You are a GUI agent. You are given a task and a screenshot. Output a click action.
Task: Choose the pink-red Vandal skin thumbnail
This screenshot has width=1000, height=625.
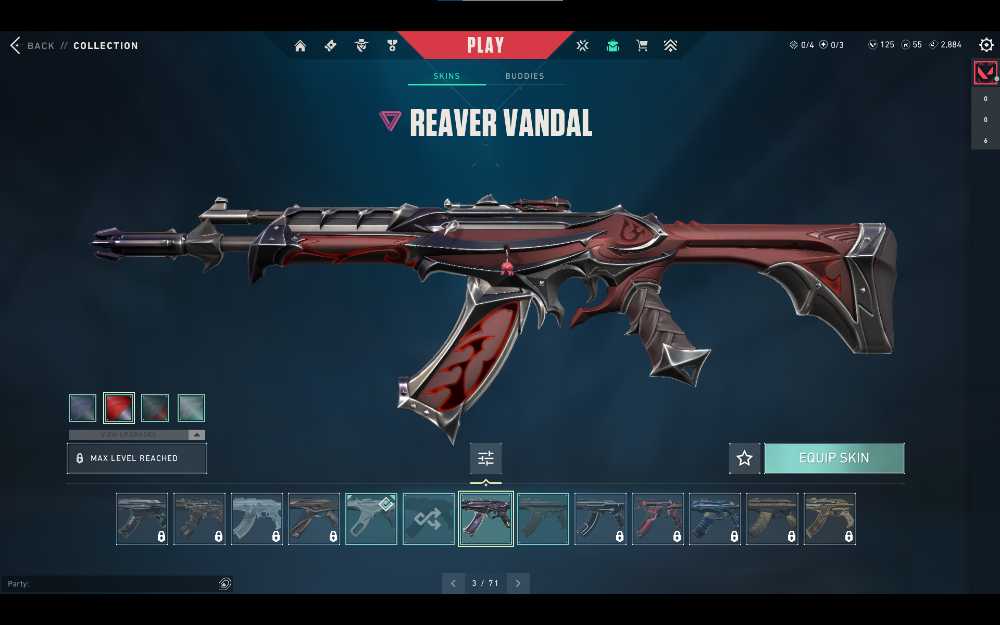pos(658,519)
